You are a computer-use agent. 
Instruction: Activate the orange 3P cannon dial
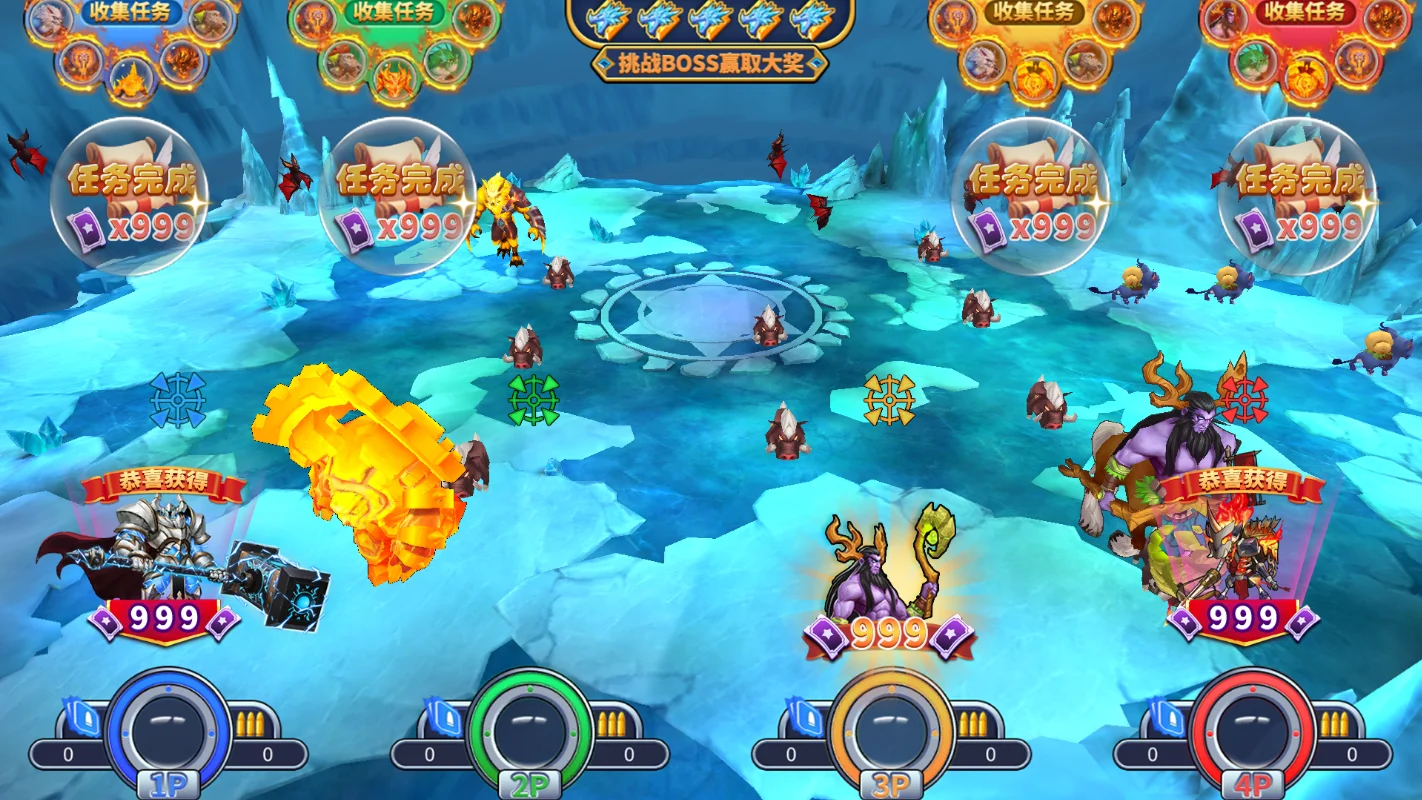891,728
